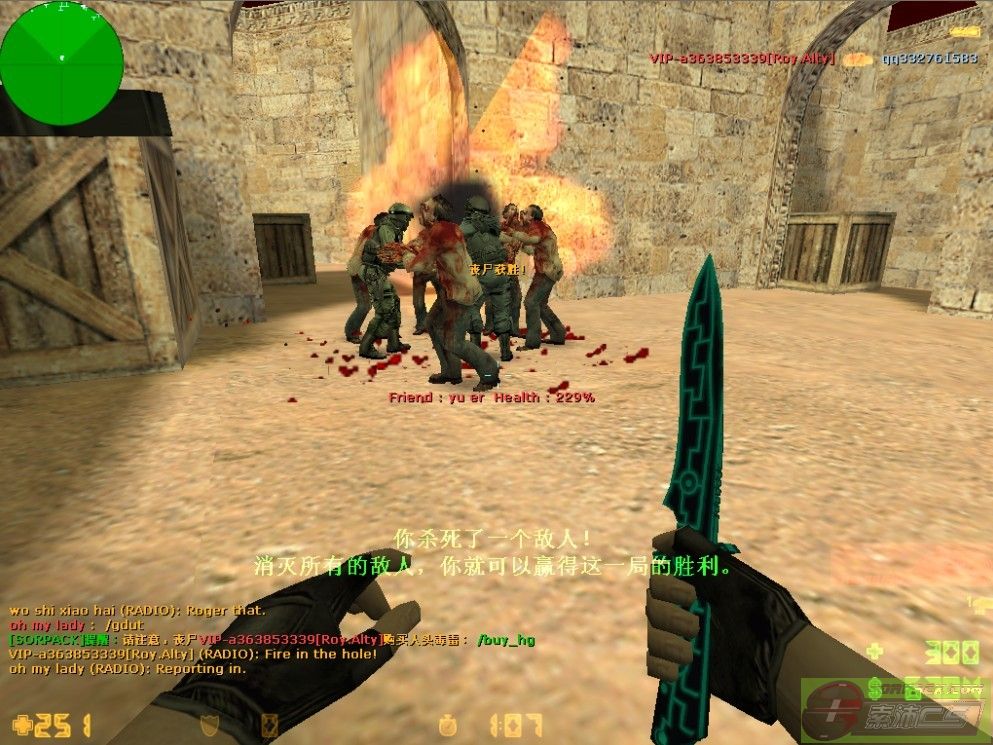The width and height of the screenshot is (993, 745).
Task: Select the health cross icon
Action: [x=21, y=724]
